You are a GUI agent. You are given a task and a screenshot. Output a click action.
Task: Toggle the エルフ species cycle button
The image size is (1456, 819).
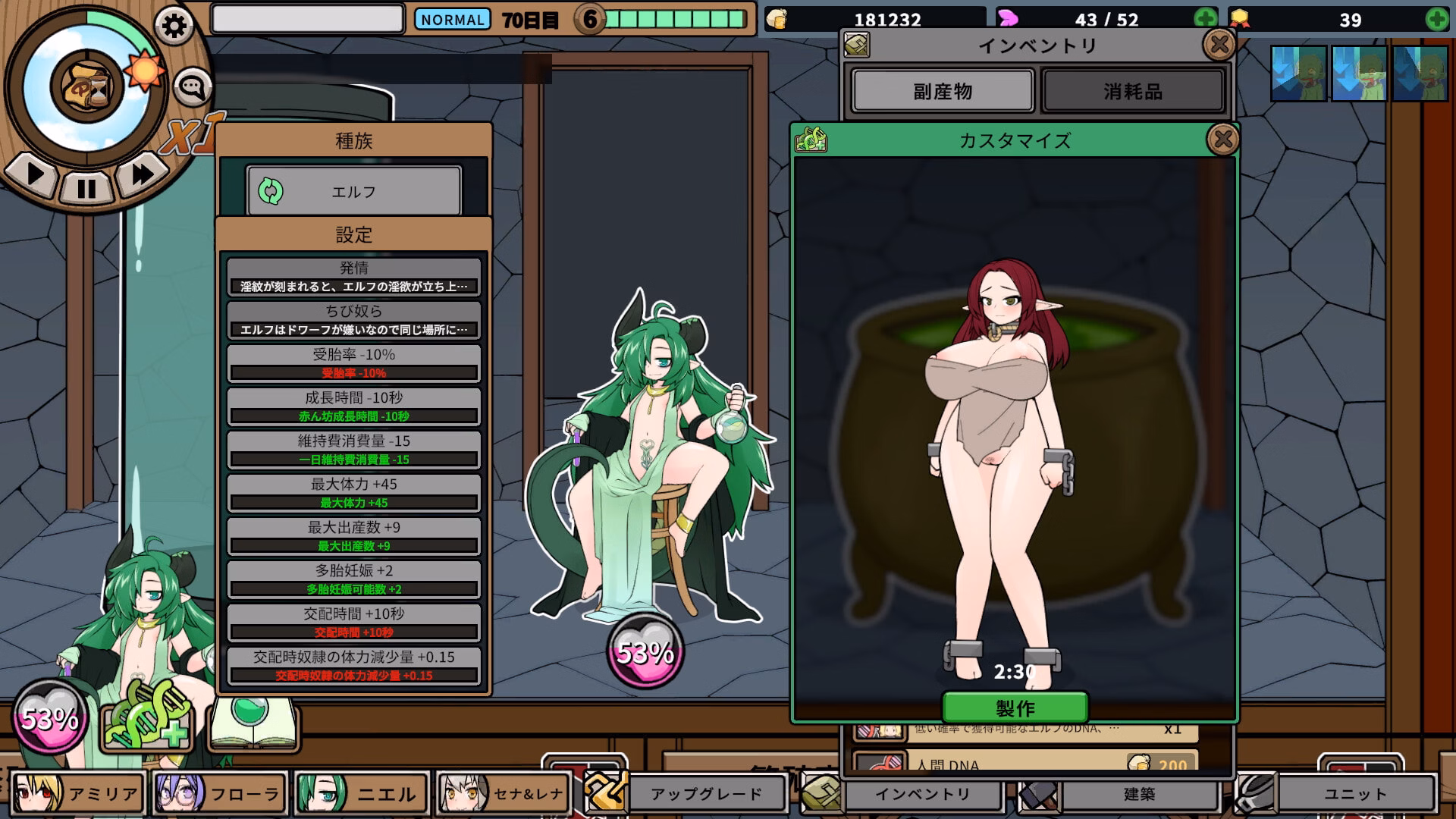pyautogui.click(x=353, y=191)
